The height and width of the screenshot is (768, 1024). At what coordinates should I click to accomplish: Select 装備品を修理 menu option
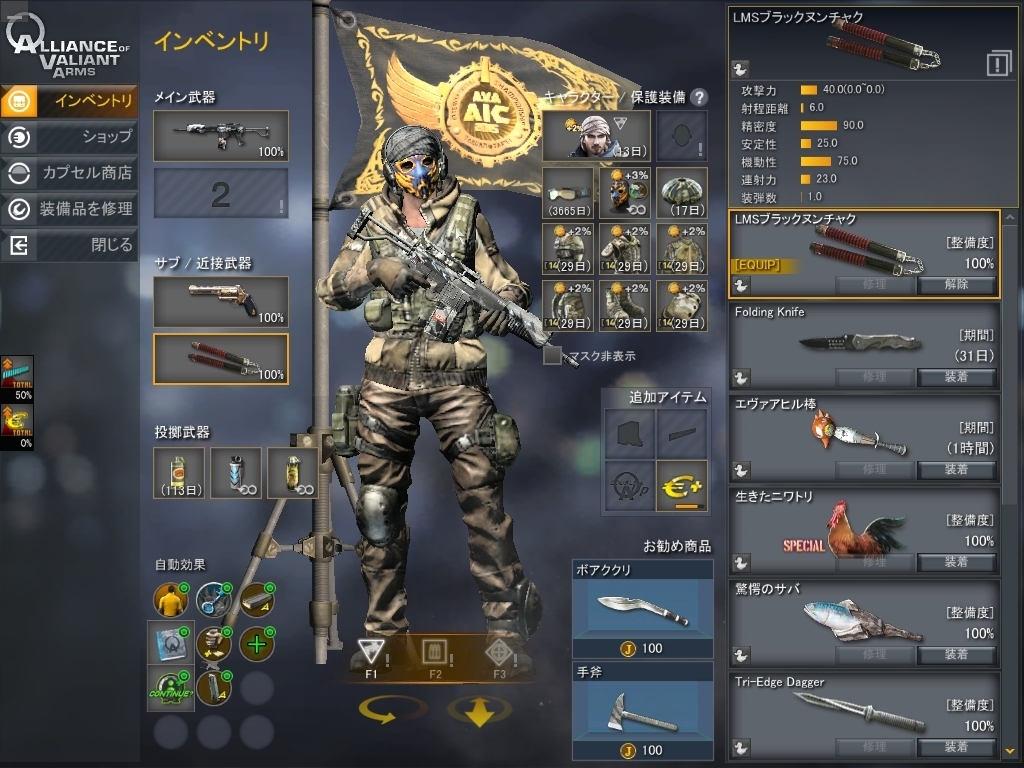pos(70,208)
